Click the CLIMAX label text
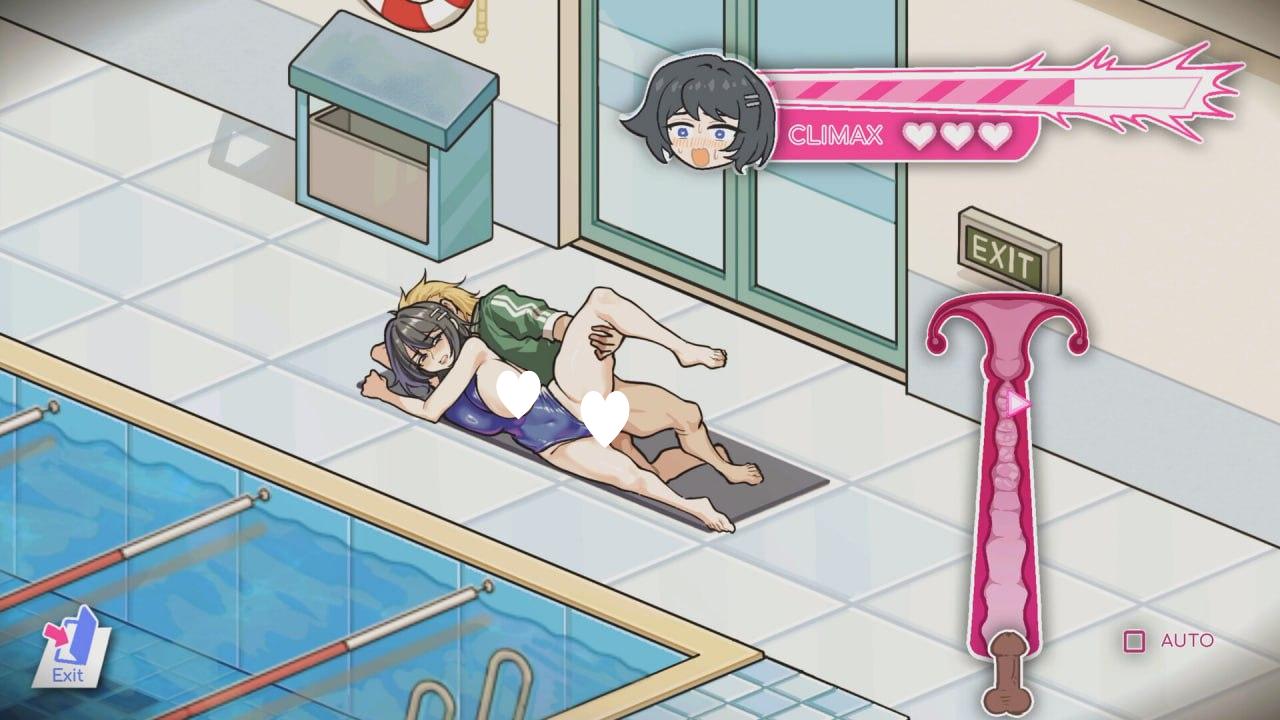This screenshot has width=1280, height=720. [837, 134]
